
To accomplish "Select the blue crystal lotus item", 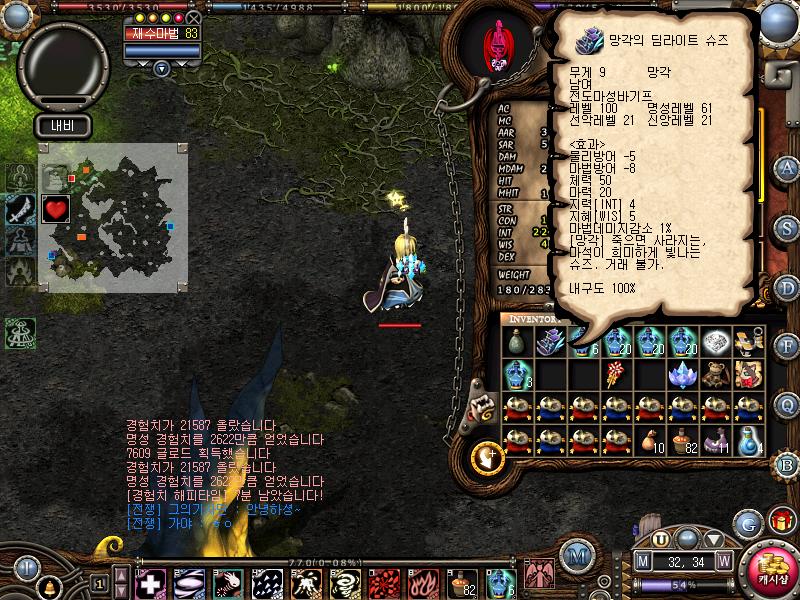I will pyautogui.click(x=682, y=374).
